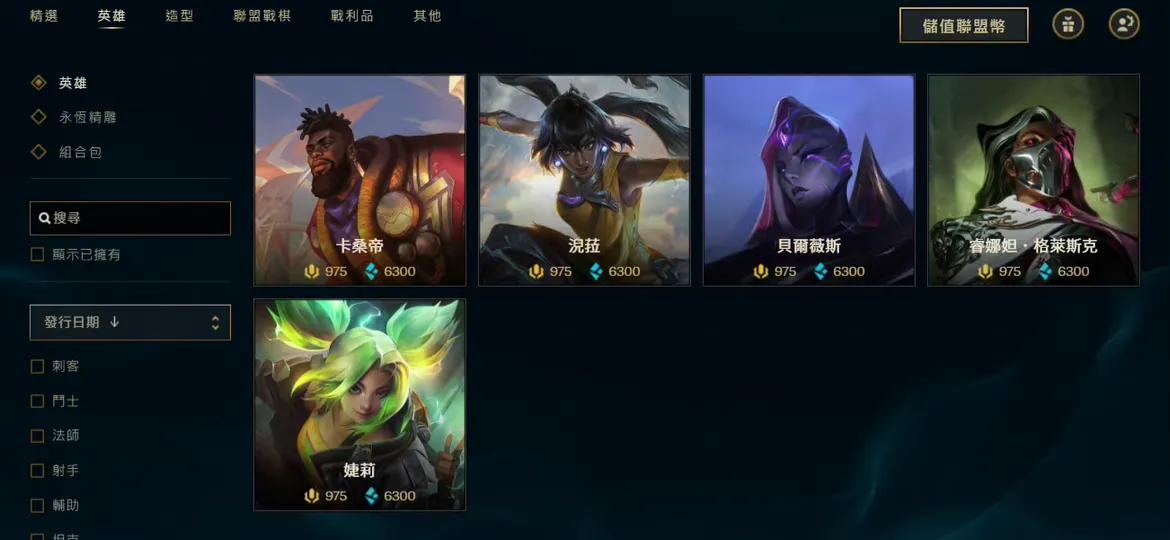Viewport: 1170px width, 540px height.
Task: Toggle the 顯示已擁有 checkbox
Action: [x=38, y=255]
